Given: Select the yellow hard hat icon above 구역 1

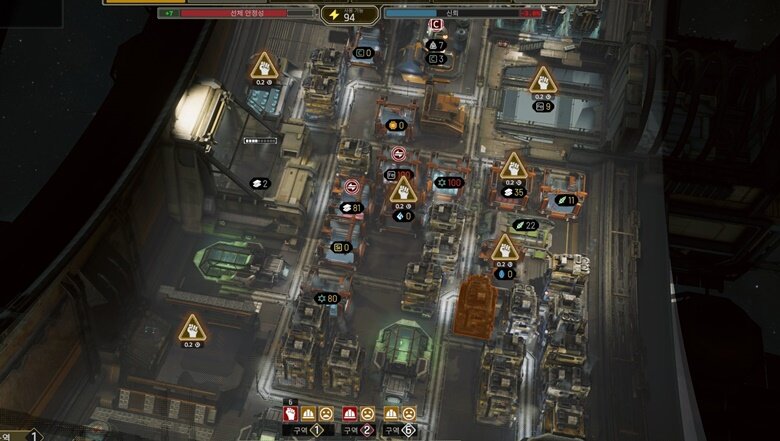Looking at the screenshot, I should (309, 413).
